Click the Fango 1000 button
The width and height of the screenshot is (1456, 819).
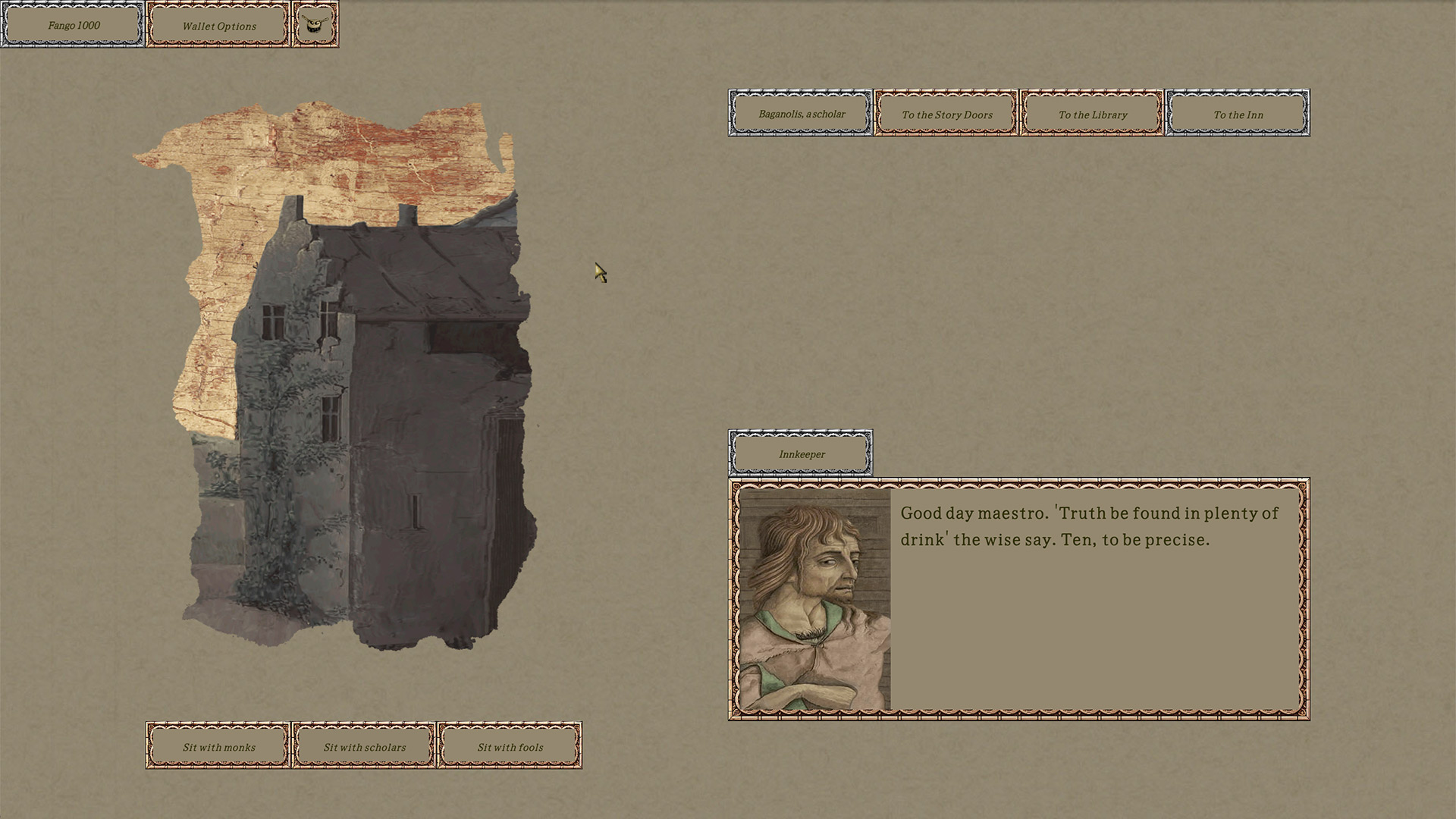click(73, 25)
